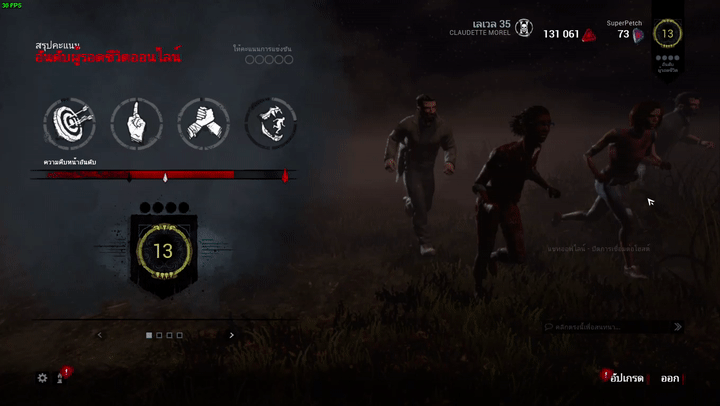Go to the previous summary page arrow
This screenshot has width=720, height=406.
point(99,336)
